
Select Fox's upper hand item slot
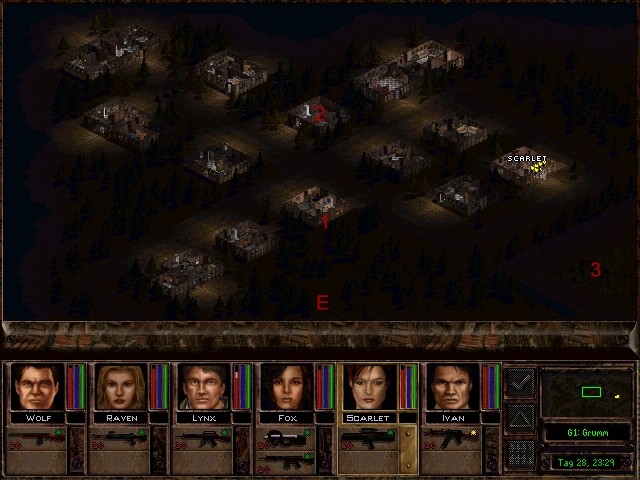[x=286, y=437]
